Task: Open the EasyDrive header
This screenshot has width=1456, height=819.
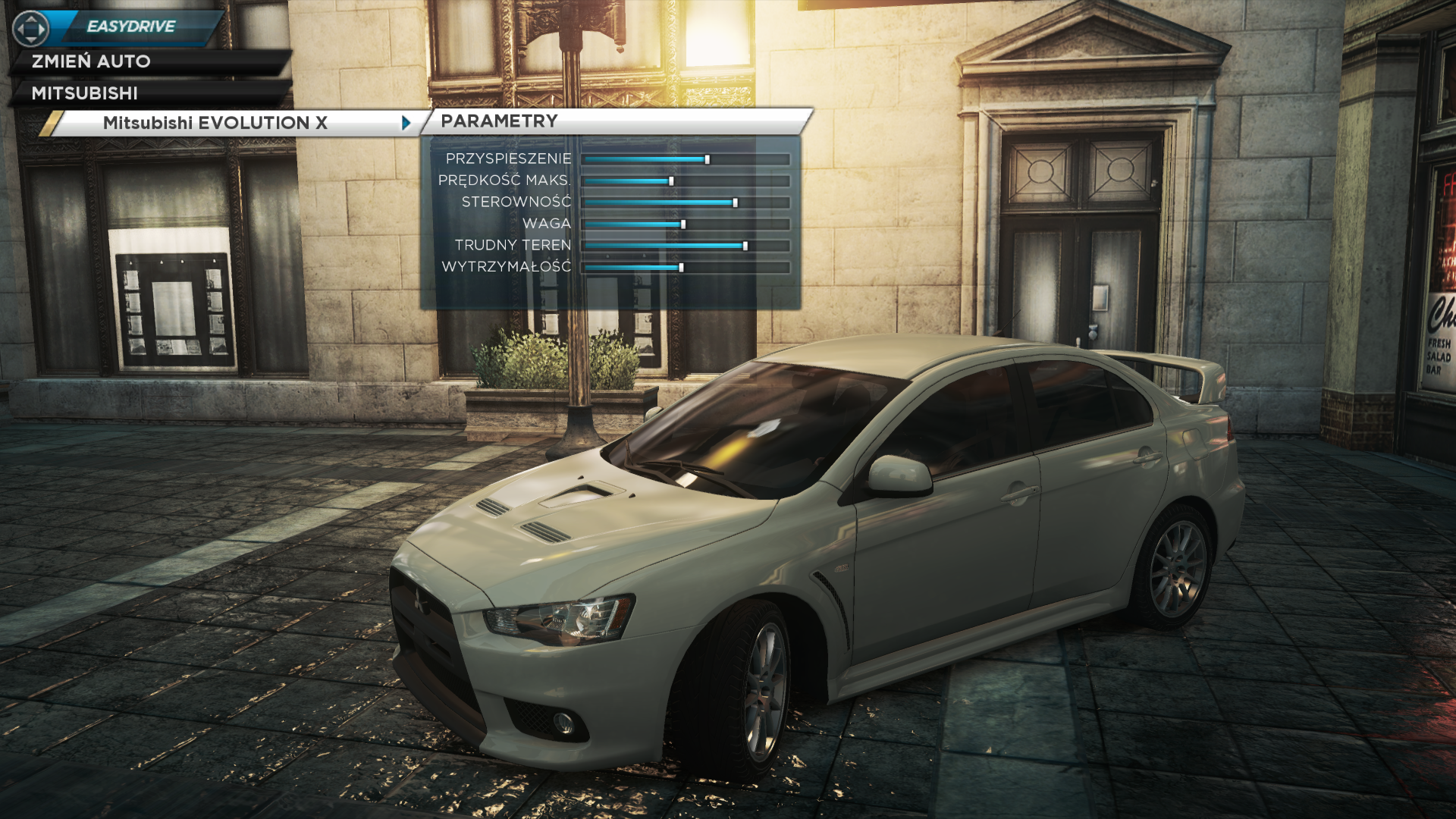Action: (131, 27)
